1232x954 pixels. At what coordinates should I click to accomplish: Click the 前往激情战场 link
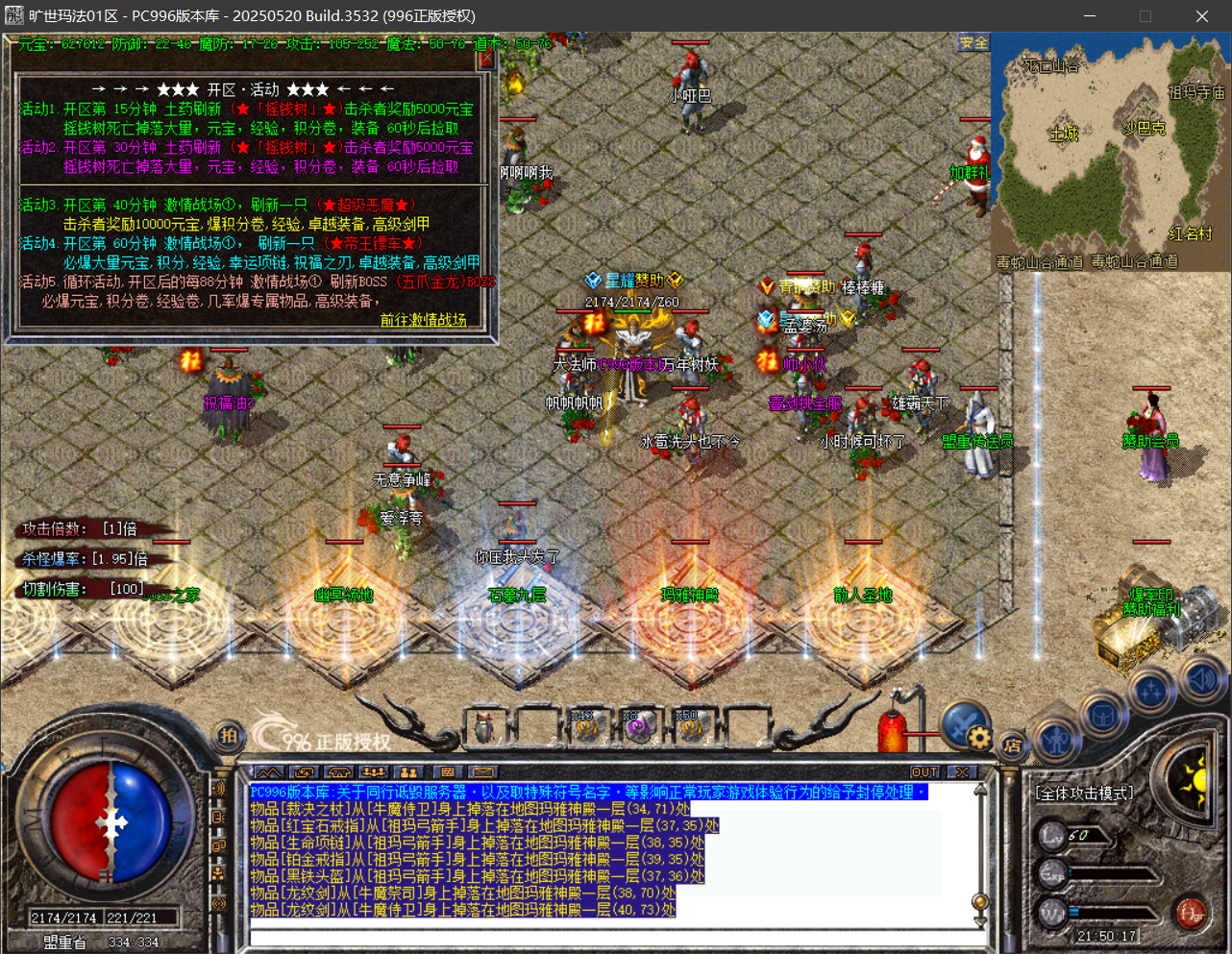pyautogui.click(x=423, y=320)
